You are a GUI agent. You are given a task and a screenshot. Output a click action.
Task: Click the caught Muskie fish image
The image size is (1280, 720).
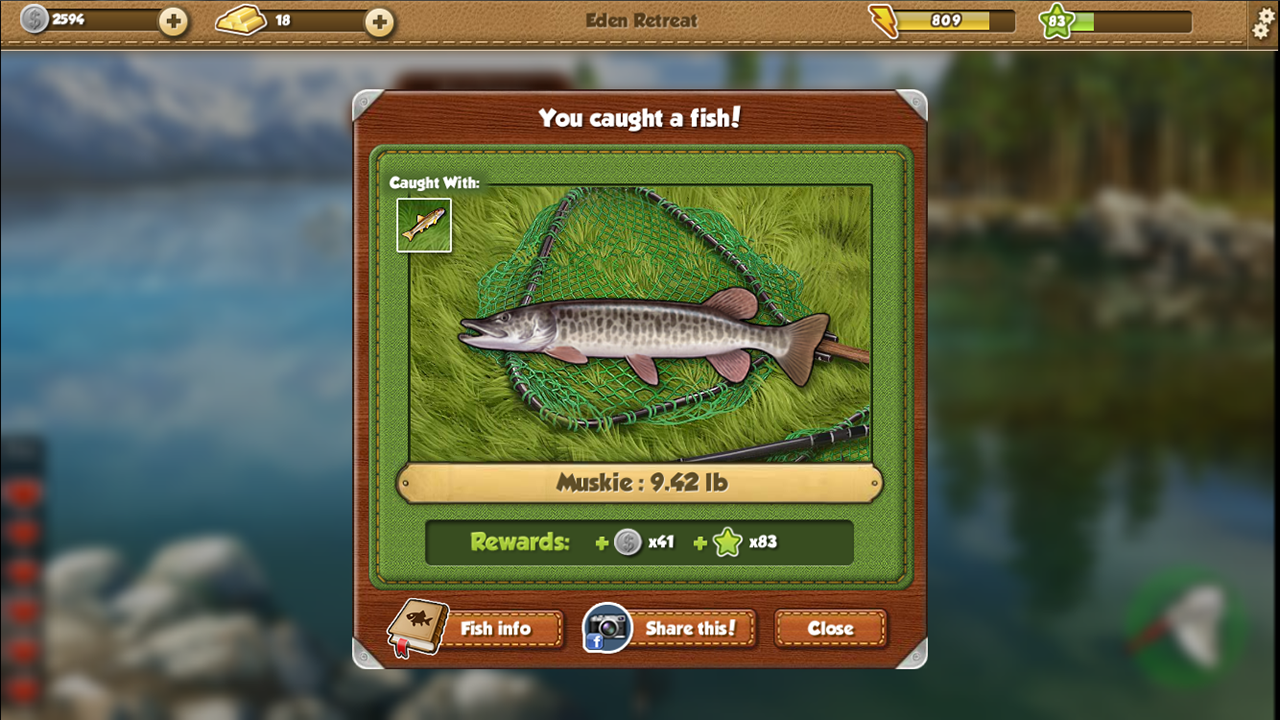[x=640, y=340]
